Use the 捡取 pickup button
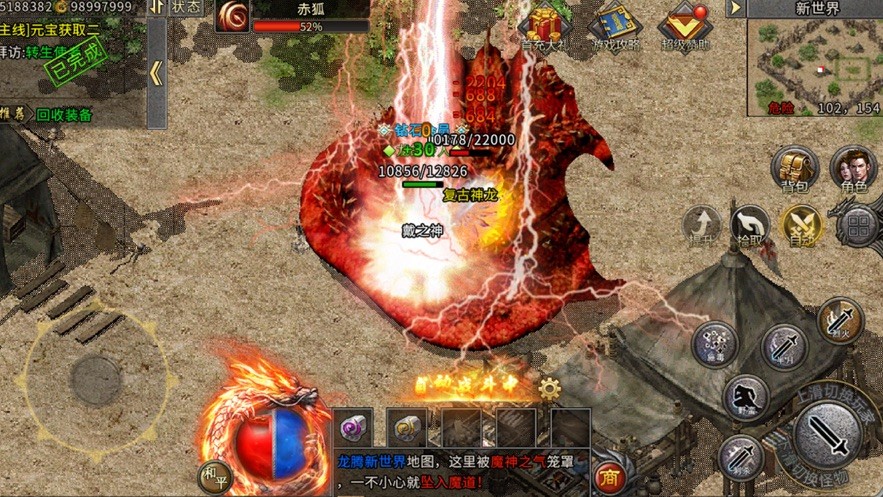 pyautogui.click(x=749, y=225)
